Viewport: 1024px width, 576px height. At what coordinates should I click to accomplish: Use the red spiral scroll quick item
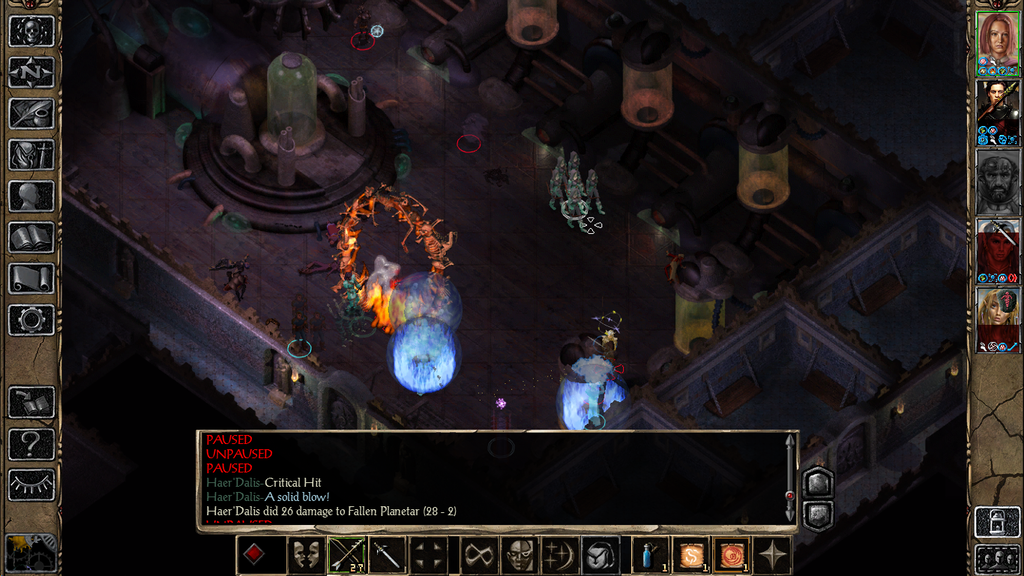(x=731, y=554)
